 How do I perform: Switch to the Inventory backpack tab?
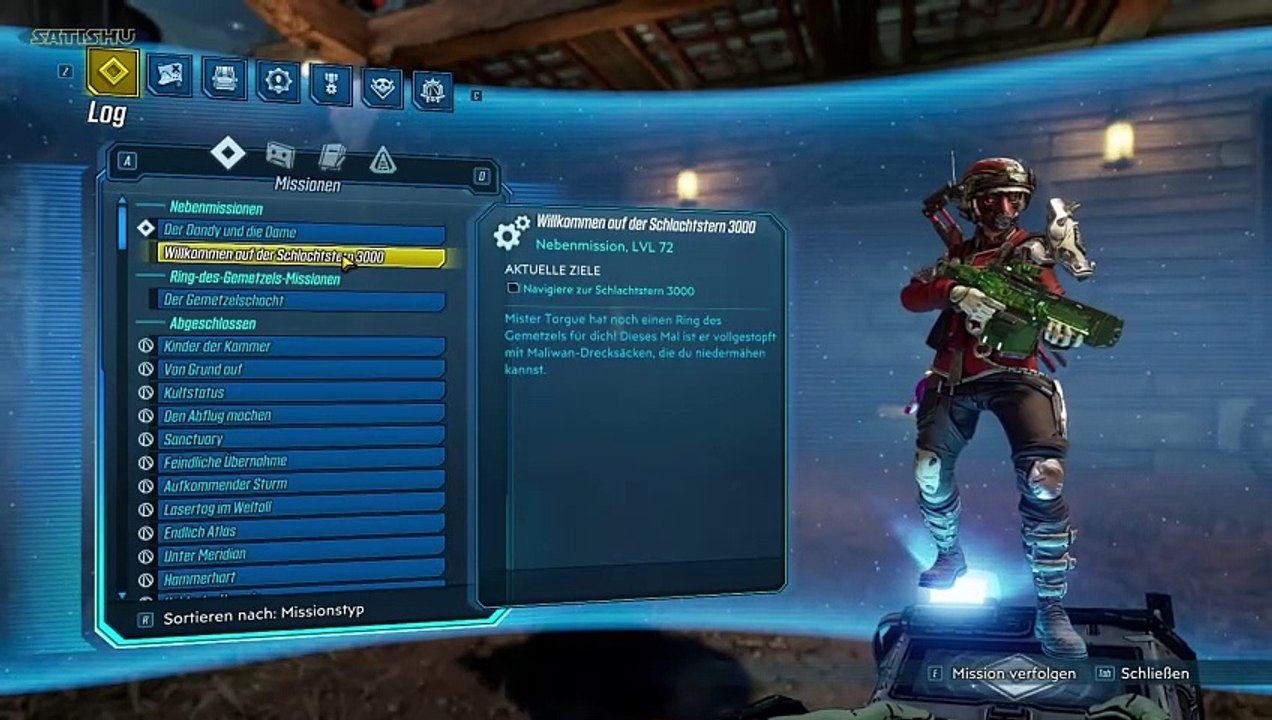pos(224,78)
